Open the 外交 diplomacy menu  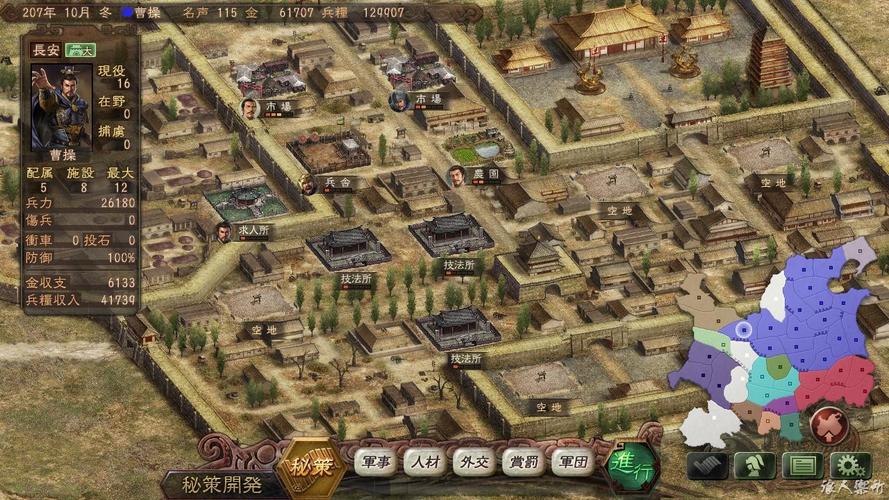click(472, 462)
